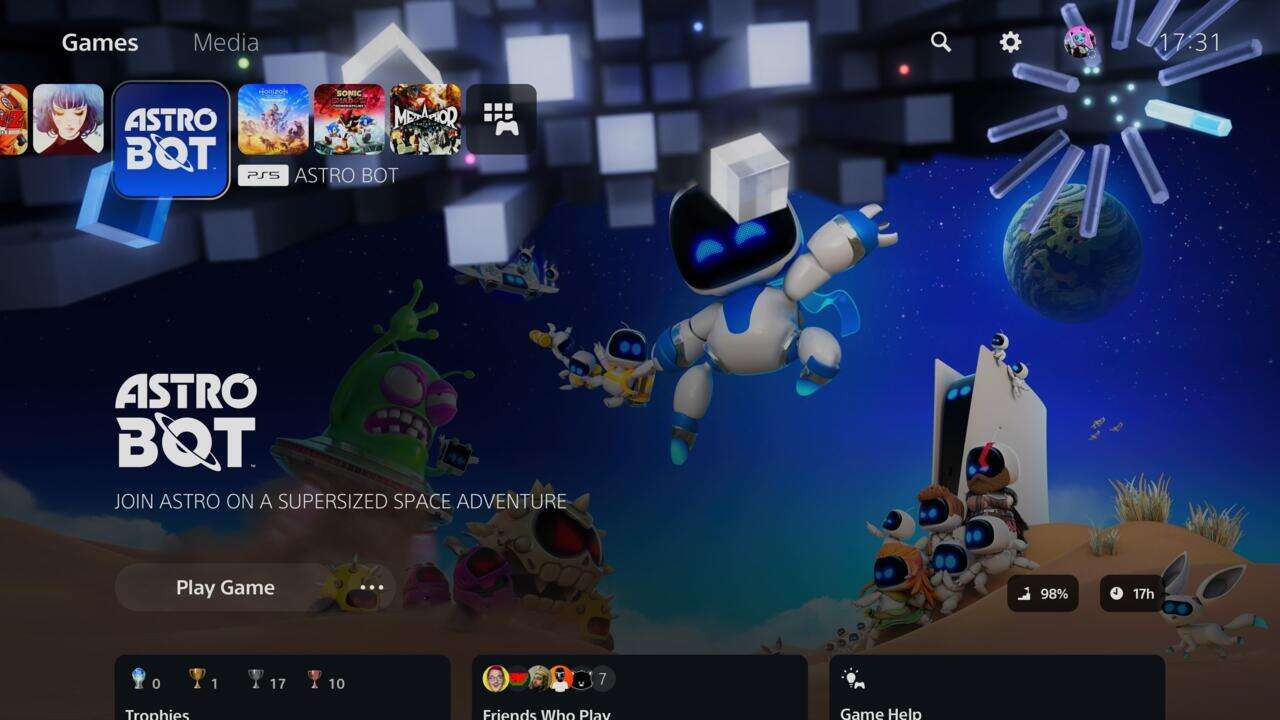The height and width of the screenshot is (720, 1280).
Task: Open the Settings gear icon
Action: point(1009,42)
